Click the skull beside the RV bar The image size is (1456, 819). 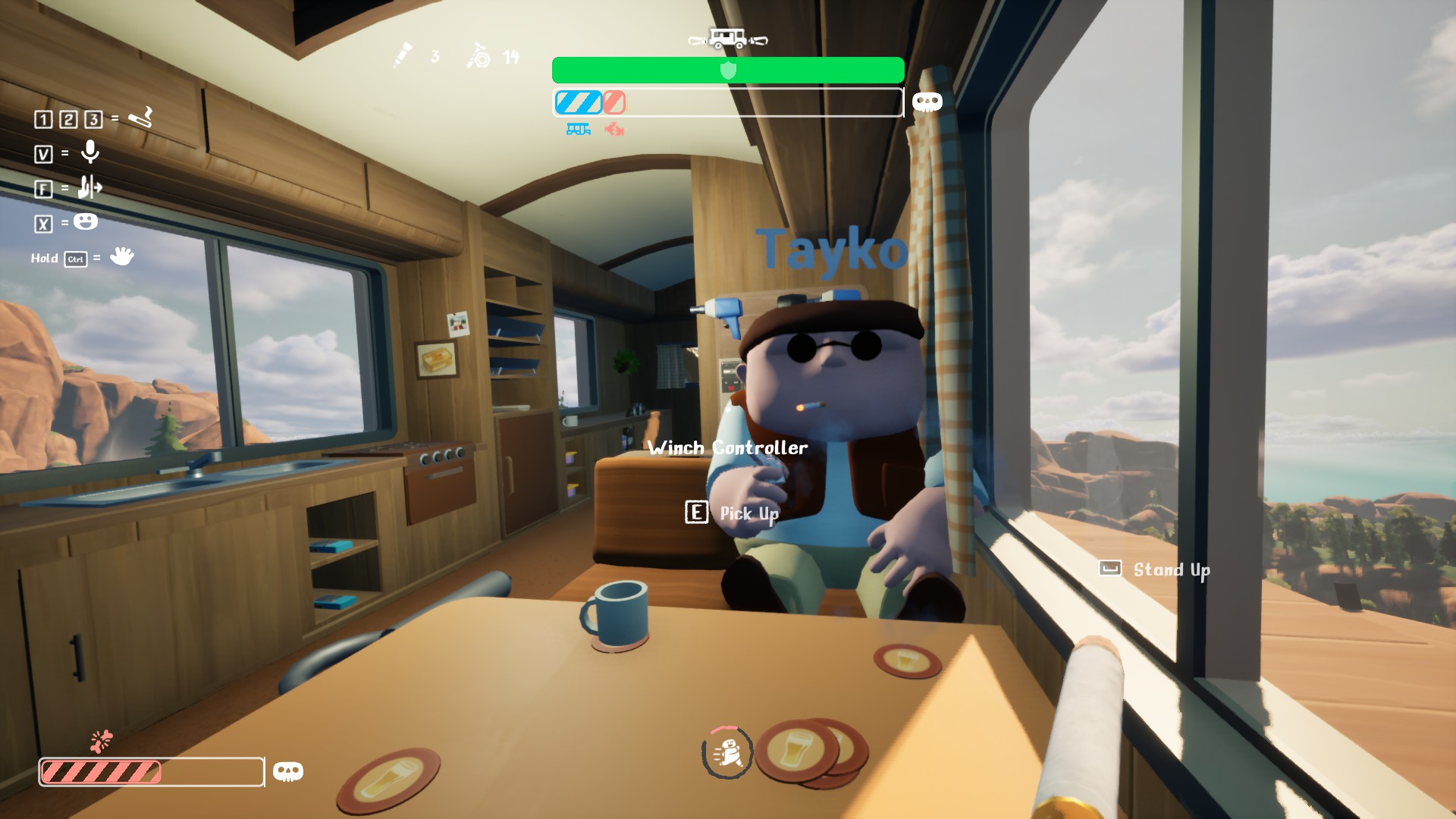coord(927,102)
